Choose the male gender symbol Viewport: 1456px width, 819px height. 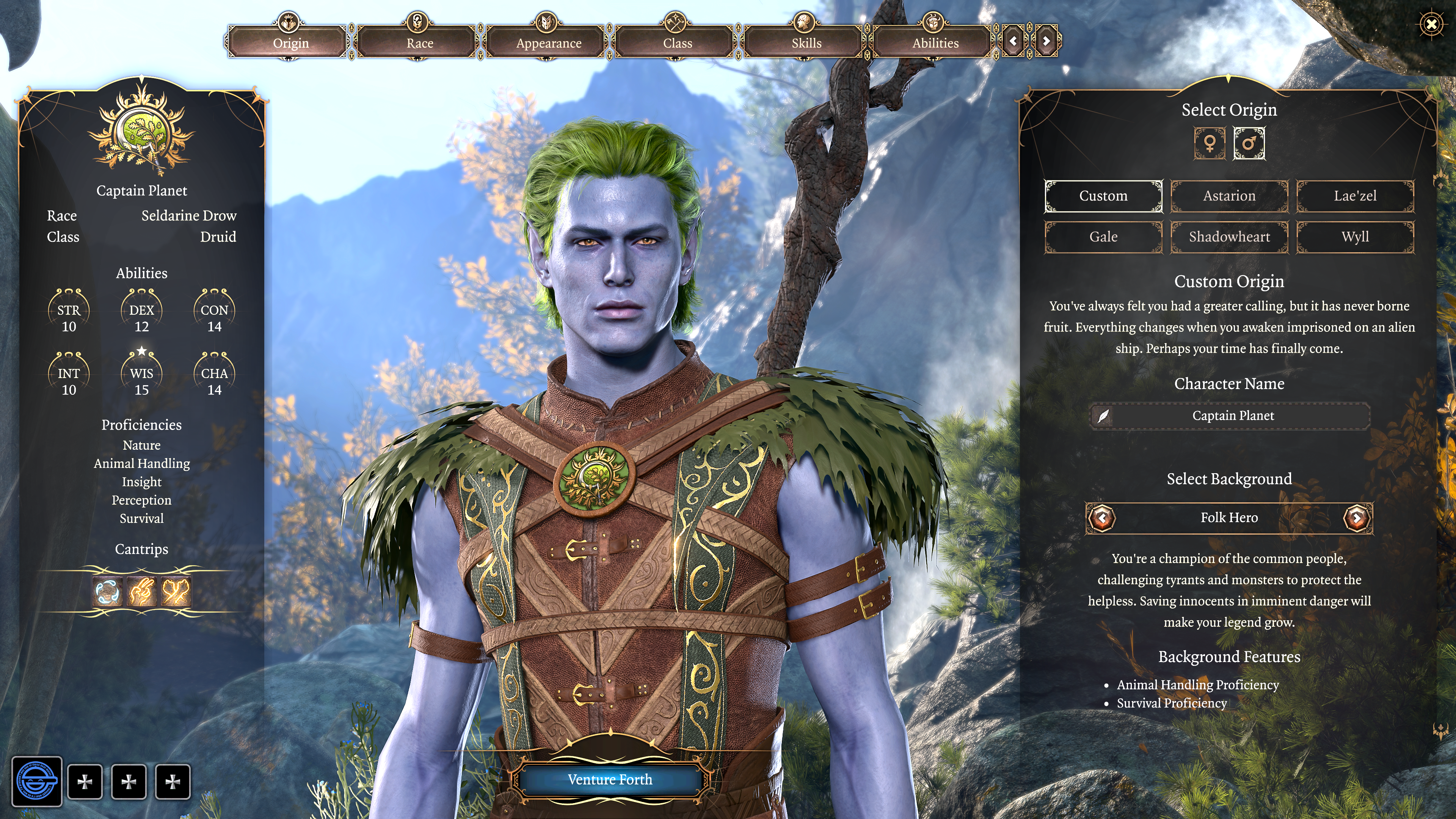pos(1249,143)
